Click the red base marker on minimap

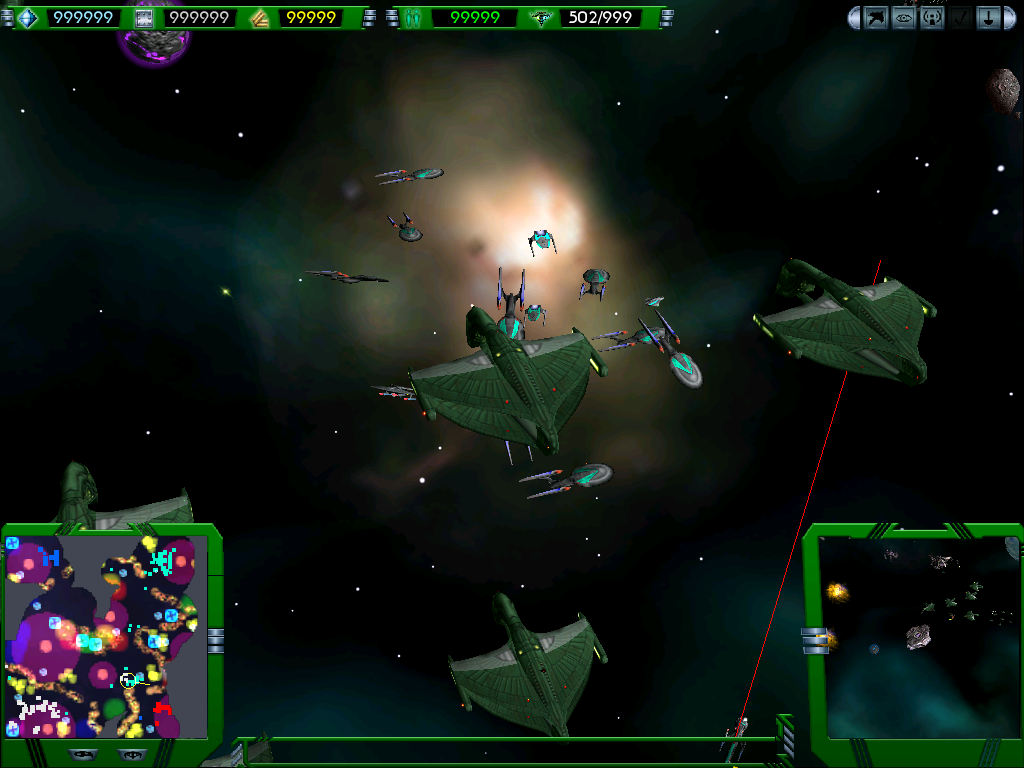(x=163, y=710)
